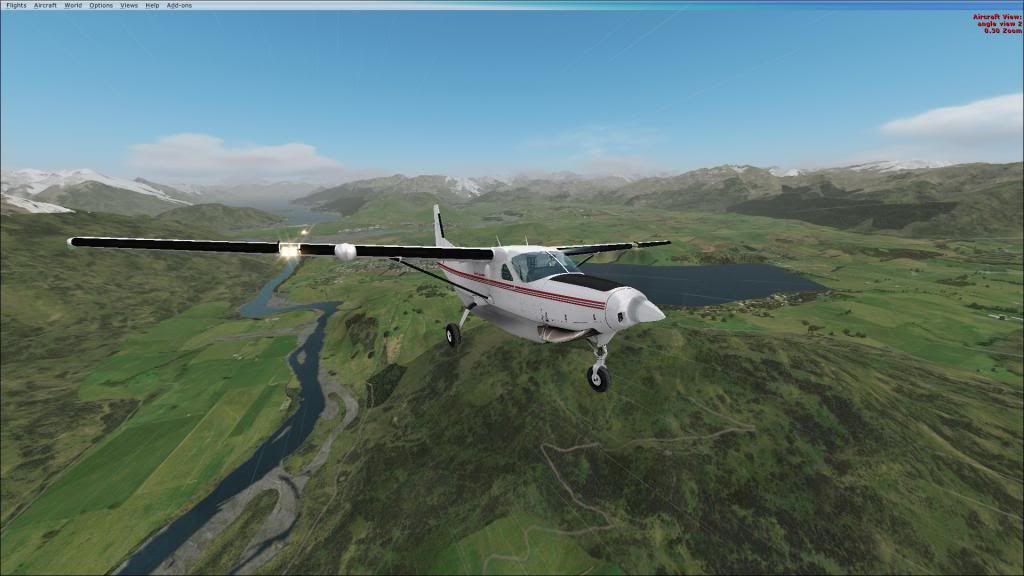Show the Views menu
This screenshot has height=576, width=1024.
point(129,5)
